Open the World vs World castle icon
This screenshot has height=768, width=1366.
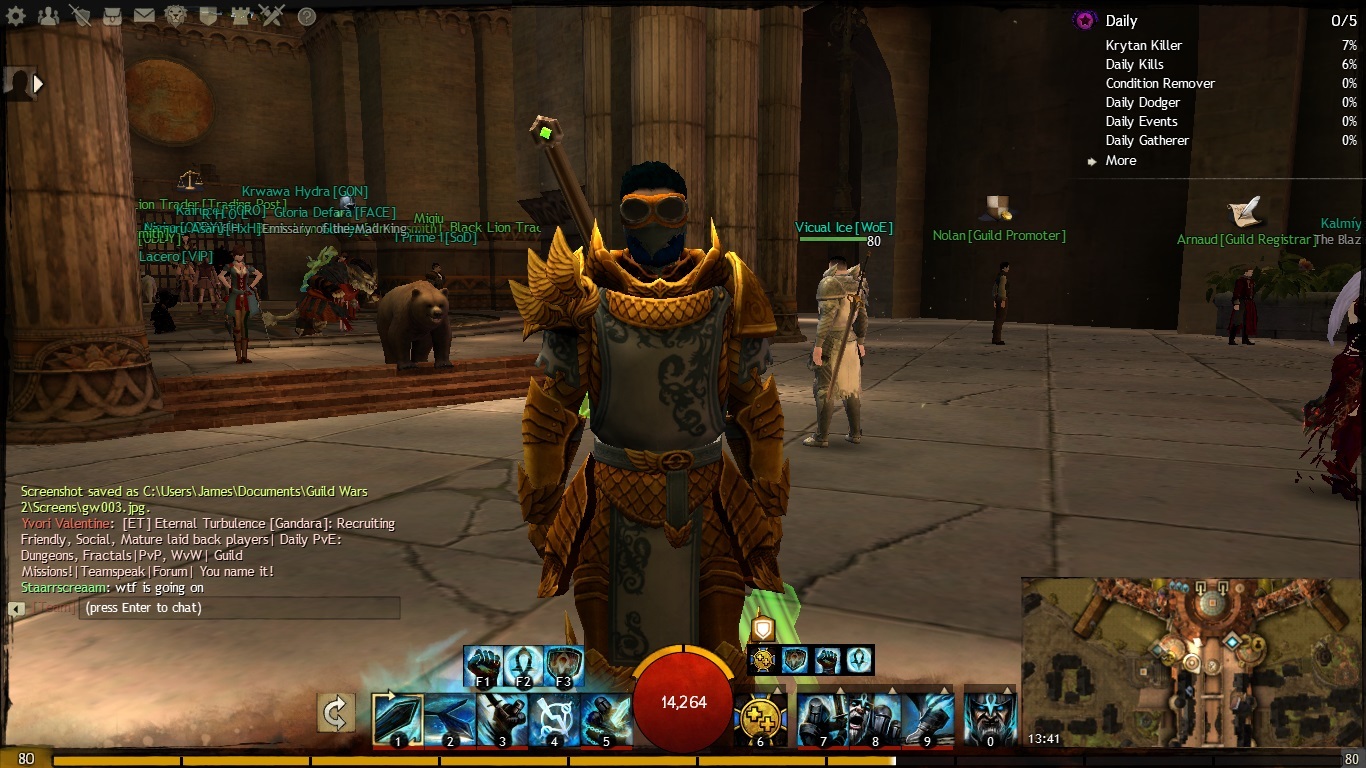point(240,16)
